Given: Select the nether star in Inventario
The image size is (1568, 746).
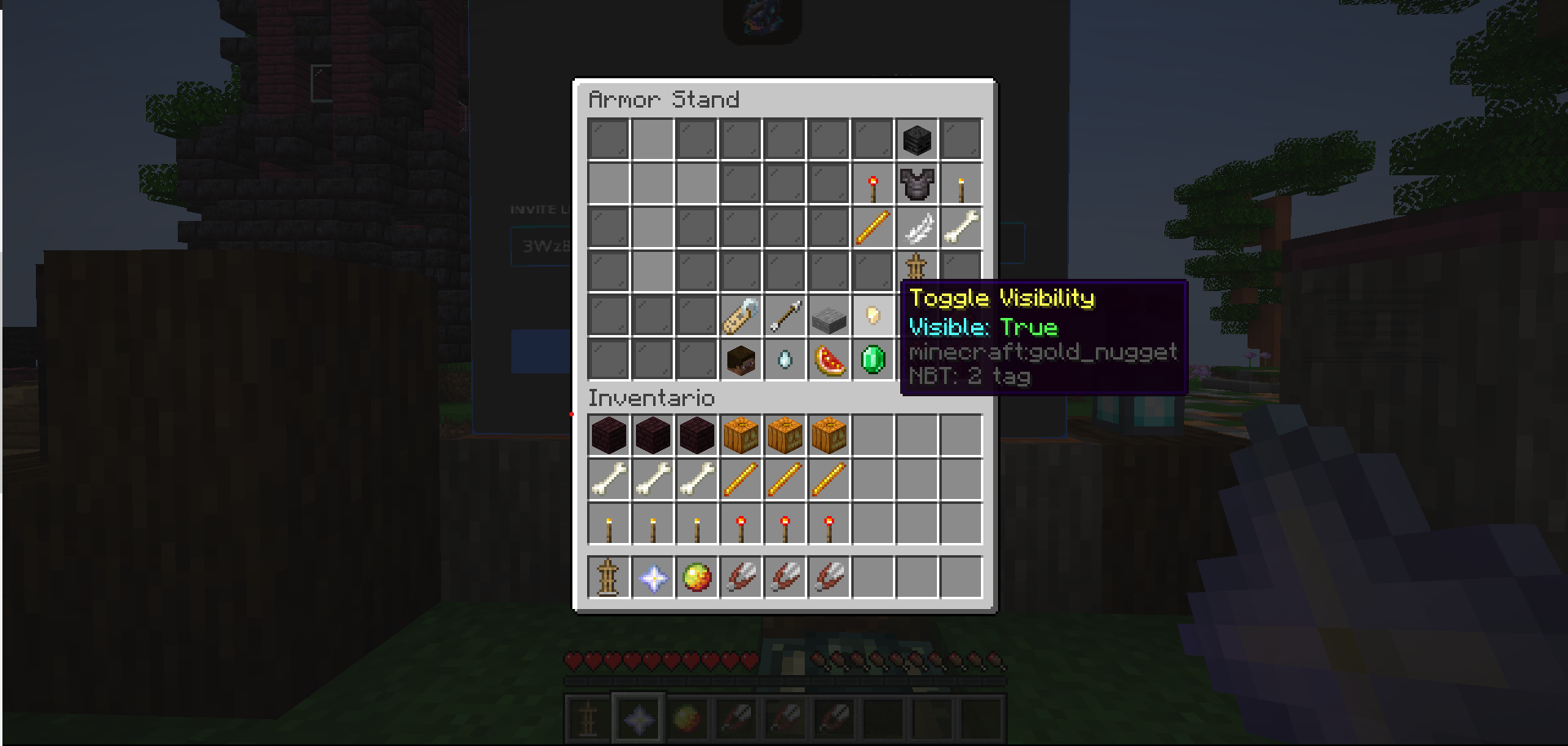Looking at the screenshot, I should [x=651, y=576].
